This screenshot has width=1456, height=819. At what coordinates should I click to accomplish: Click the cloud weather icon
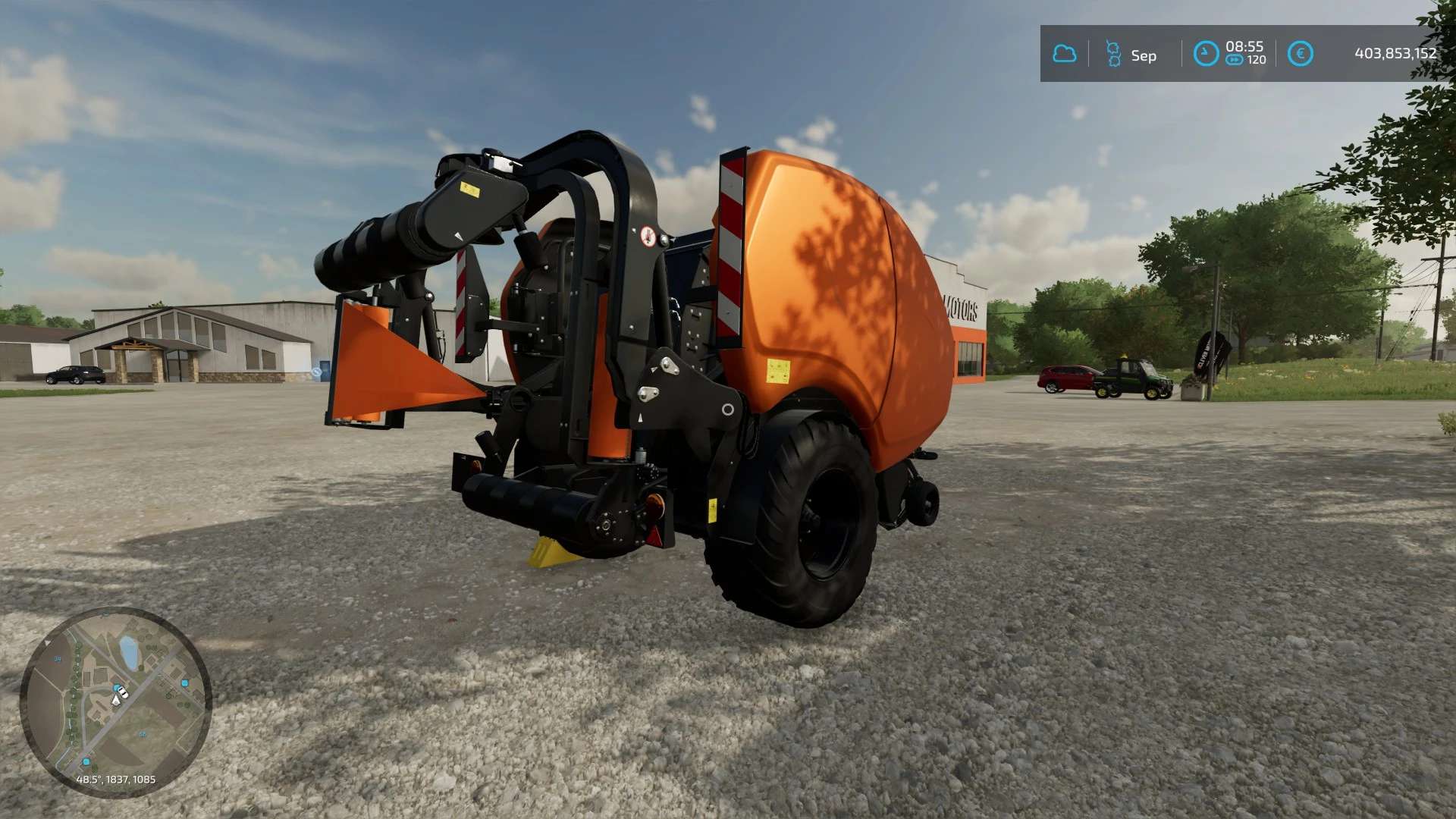(x=1065, y=54)
